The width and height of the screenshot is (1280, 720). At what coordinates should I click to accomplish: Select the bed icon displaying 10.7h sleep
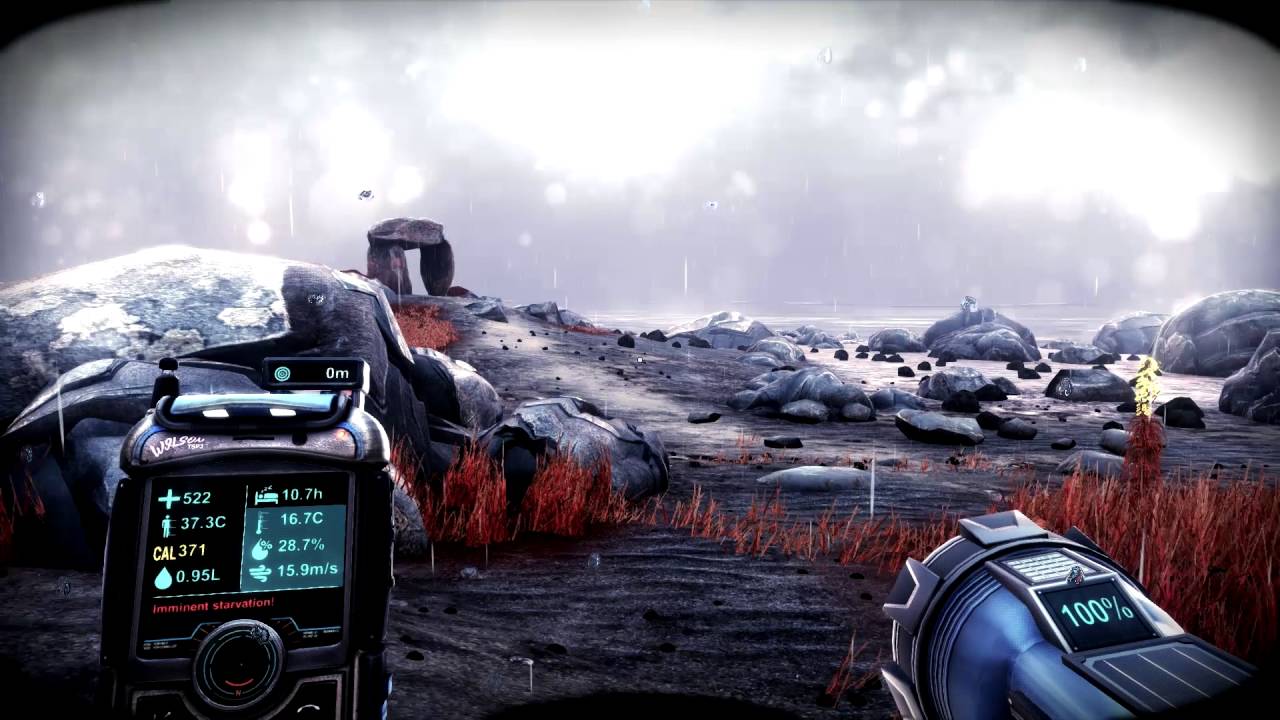point(268,498)
